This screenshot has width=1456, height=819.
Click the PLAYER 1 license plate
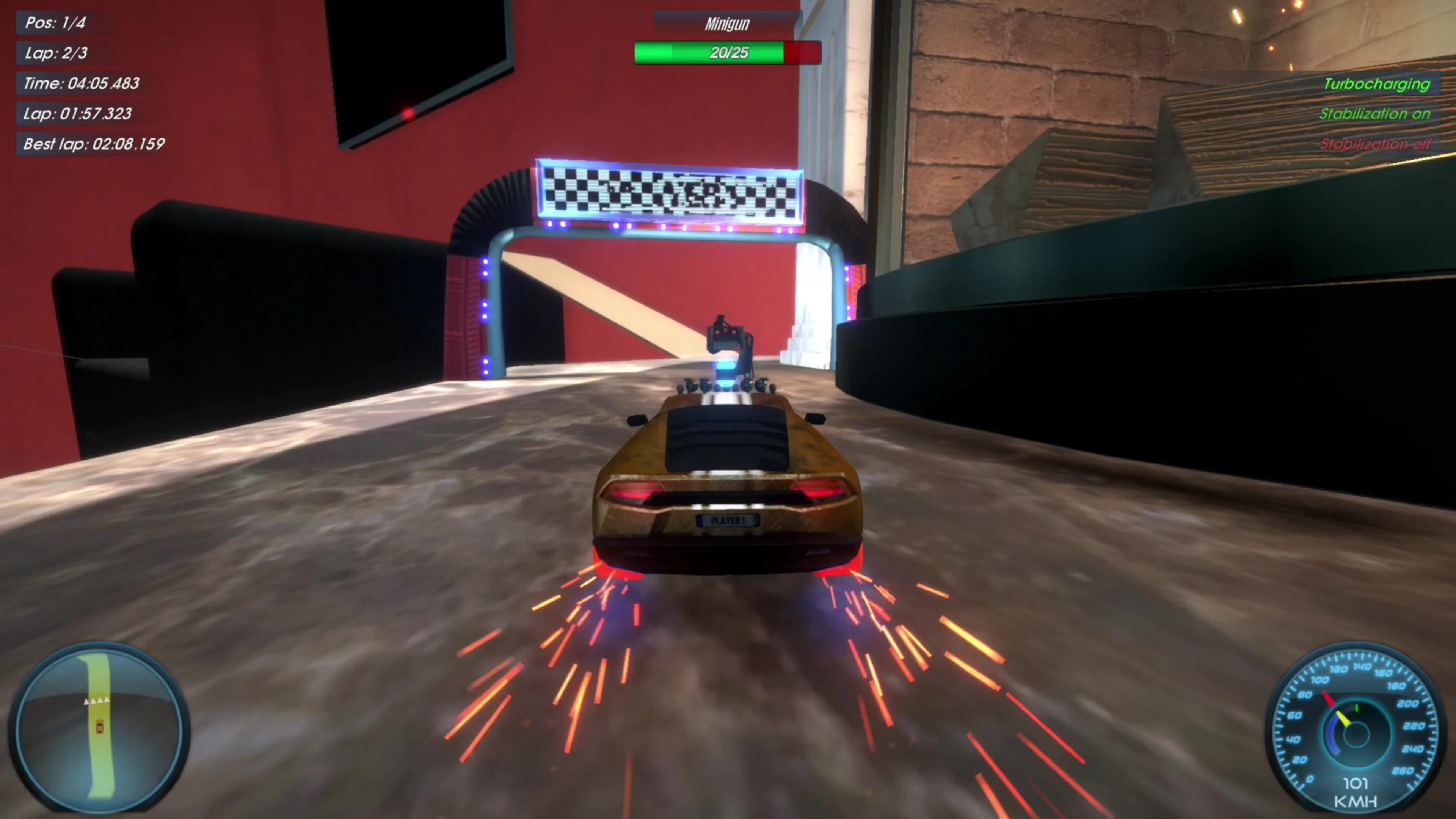pos(728,521)
